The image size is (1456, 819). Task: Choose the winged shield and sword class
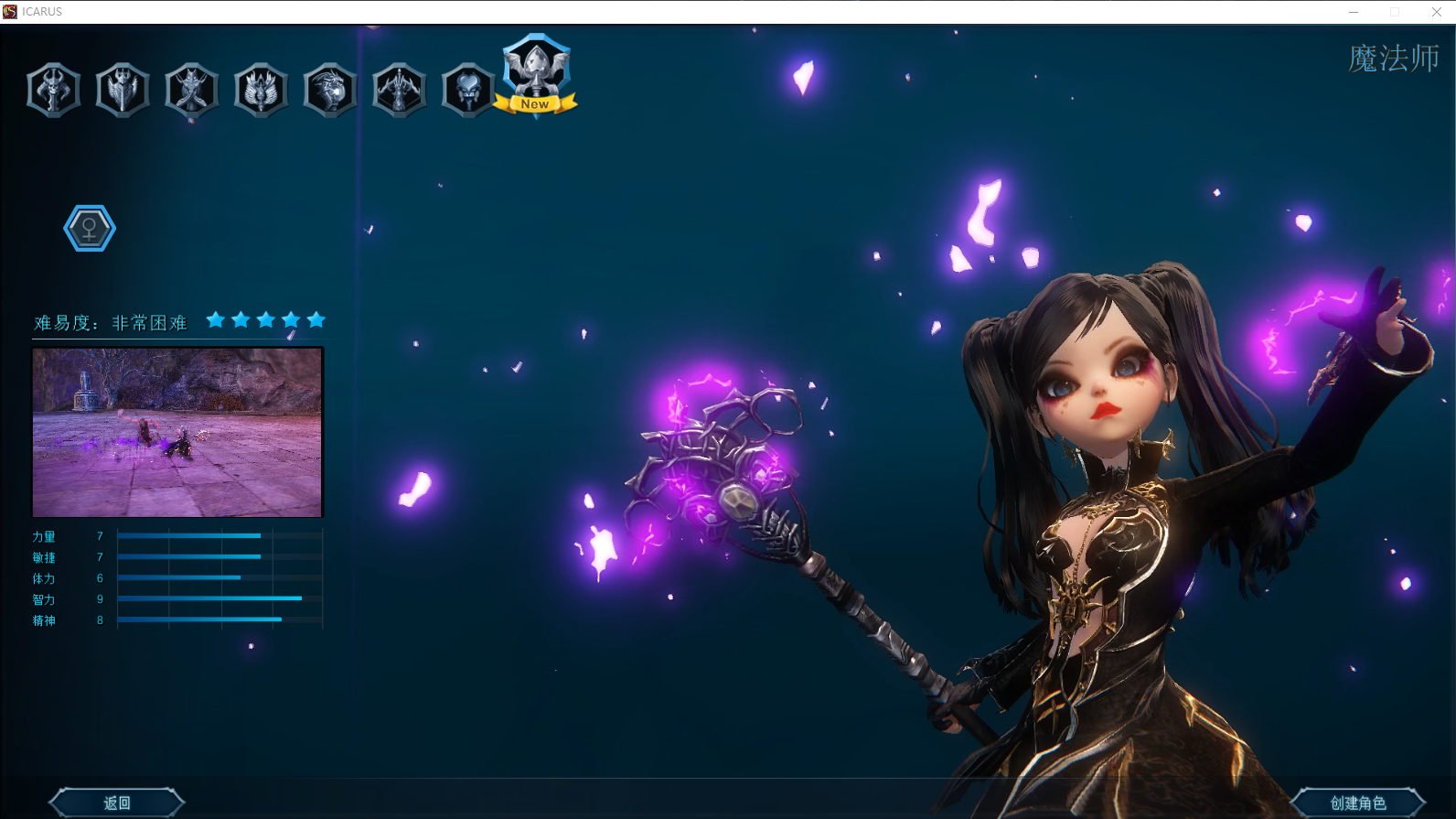[123, 90]
